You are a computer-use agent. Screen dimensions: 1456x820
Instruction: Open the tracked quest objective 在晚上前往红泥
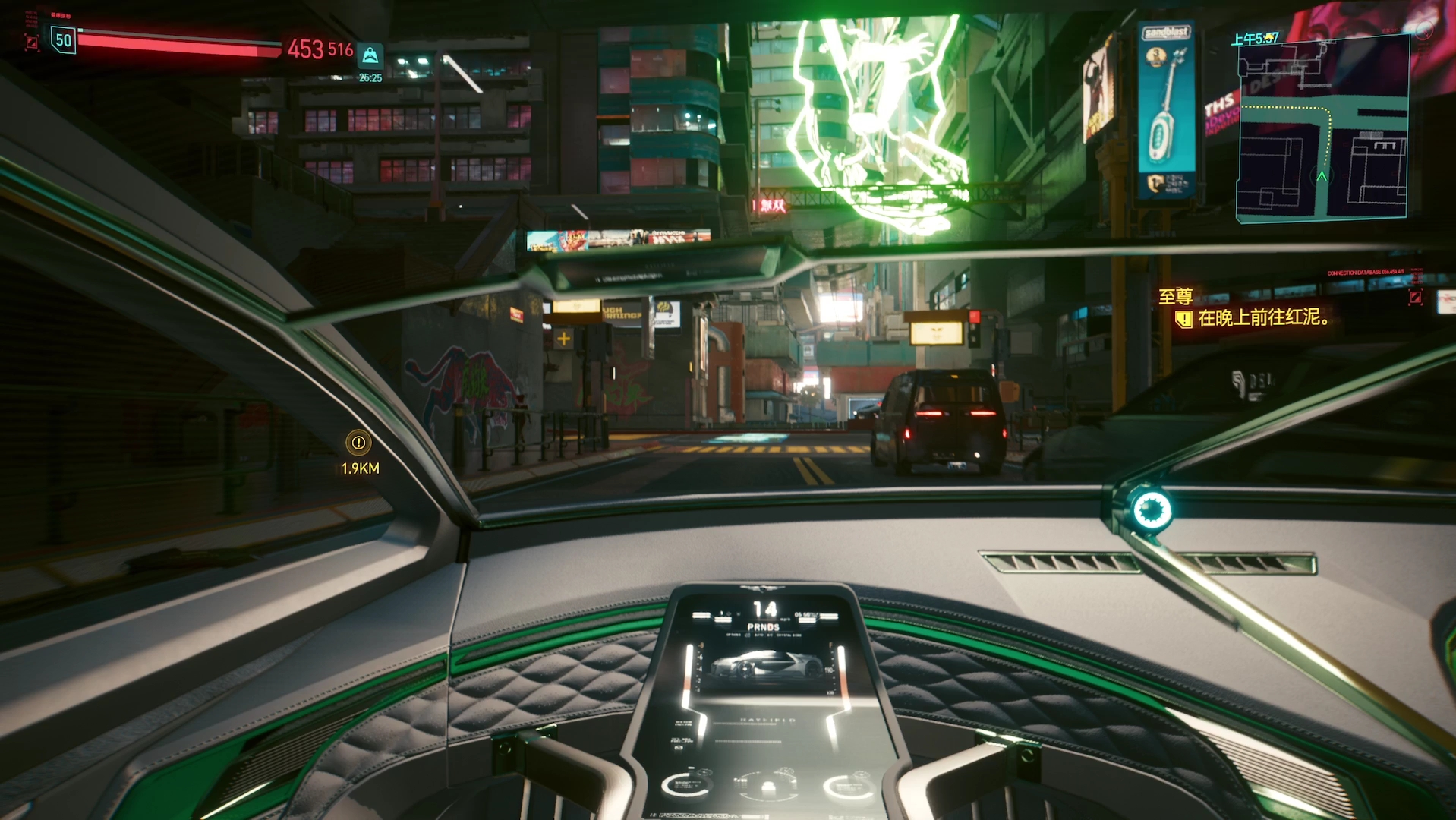click(x=1262, y=318)
